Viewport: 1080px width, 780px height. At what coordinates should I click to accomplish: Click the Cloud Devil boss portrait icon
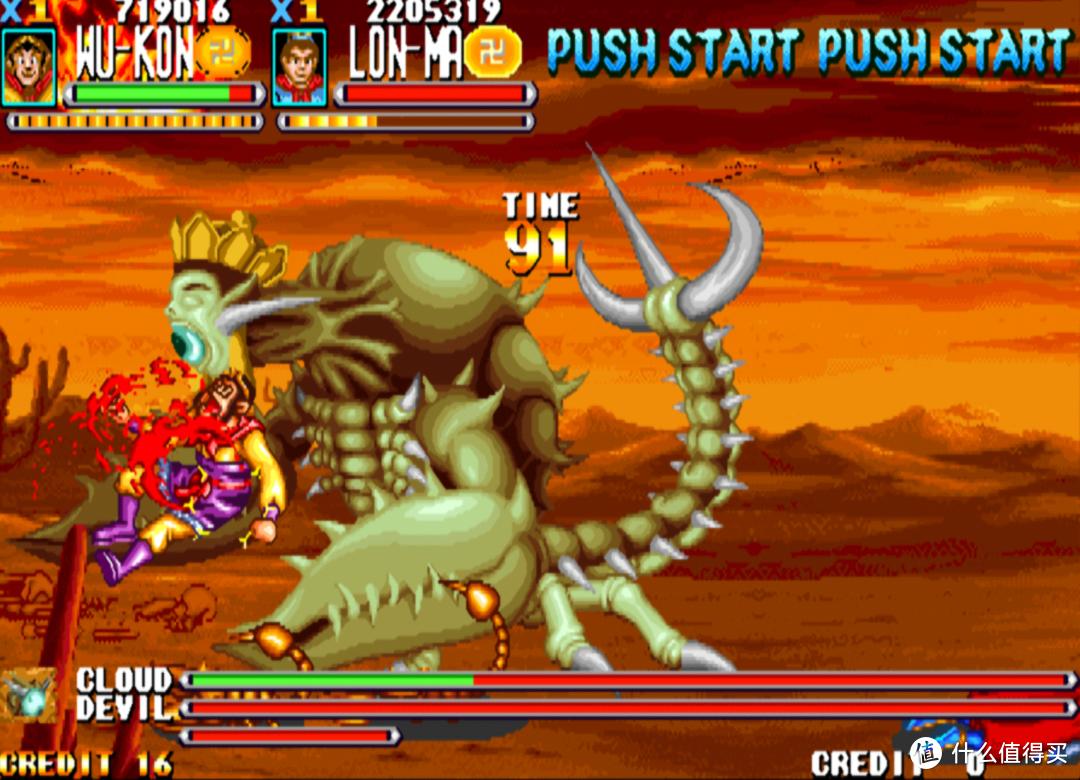click(28, 695)
